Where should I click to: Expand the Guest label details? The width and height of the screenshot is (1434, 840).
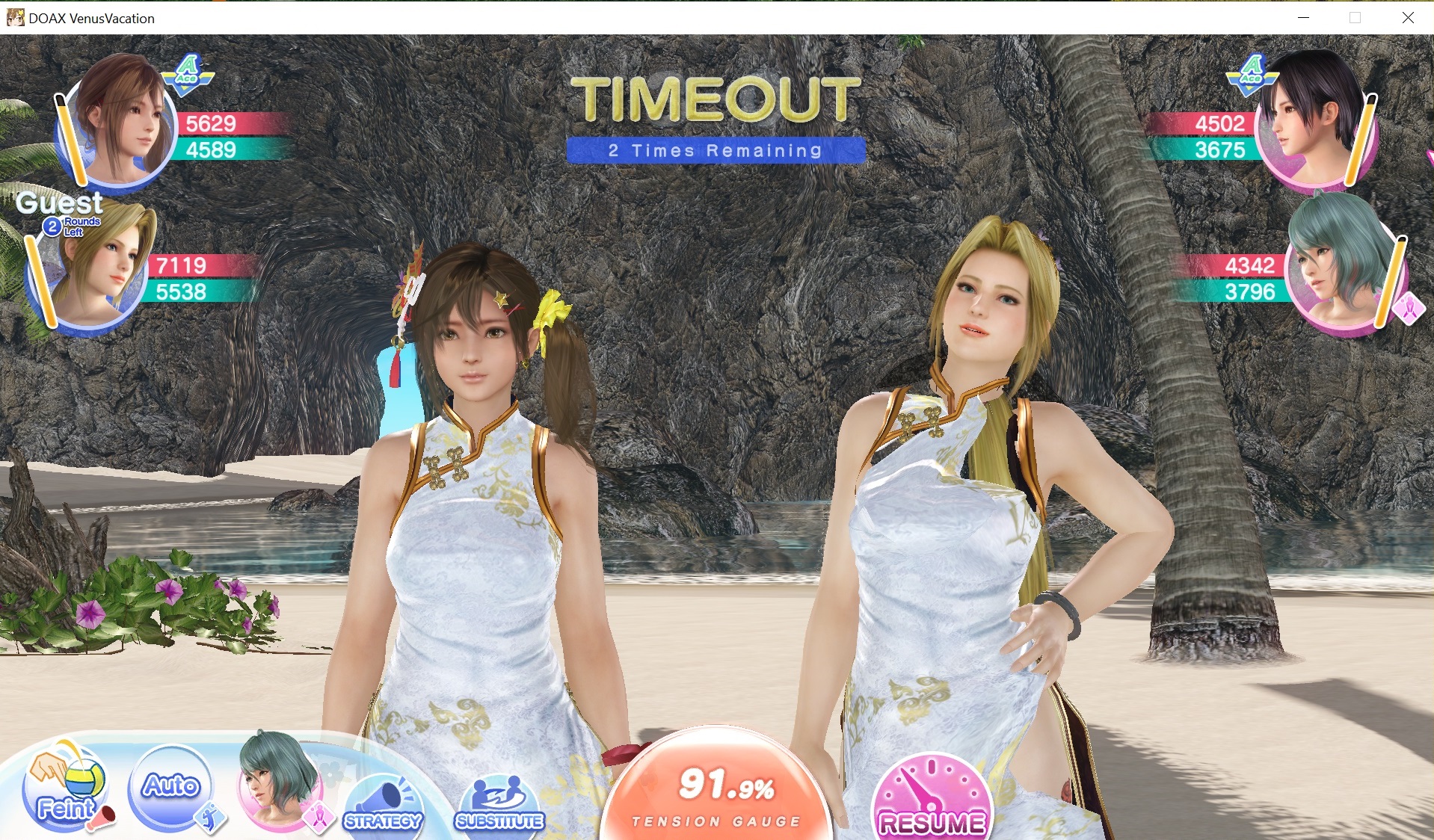pos(60,203)
